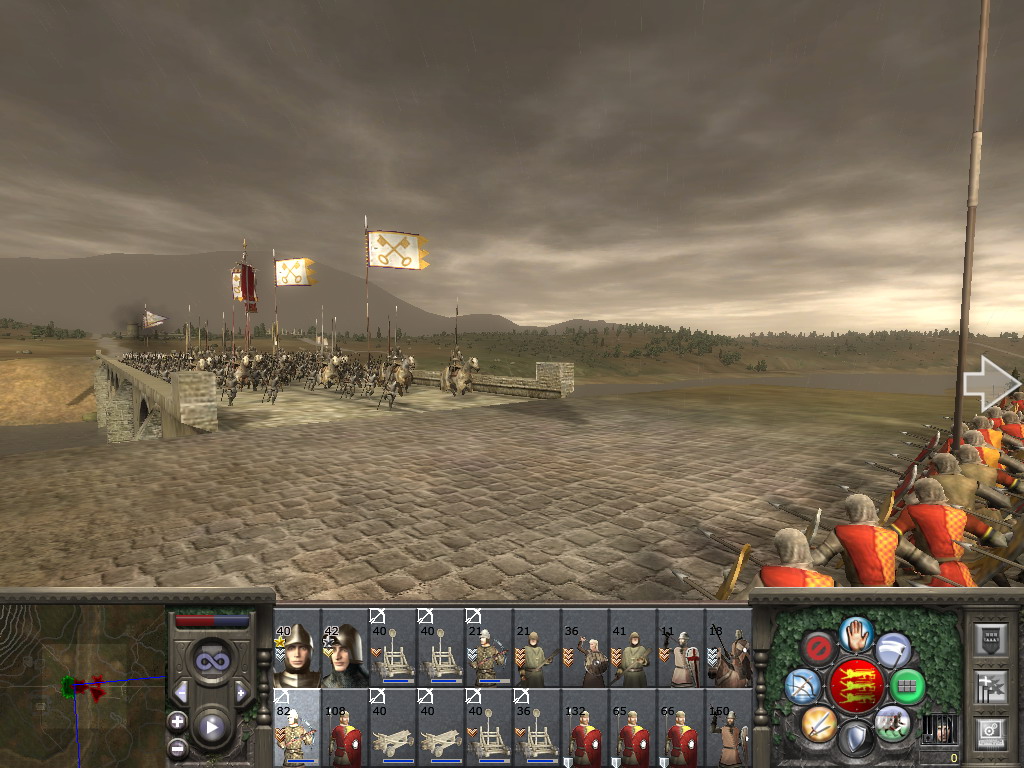The width and height of the screenshot is (1024, 768).
Task: Activate melee attack sword button
Action: point(818,722)
